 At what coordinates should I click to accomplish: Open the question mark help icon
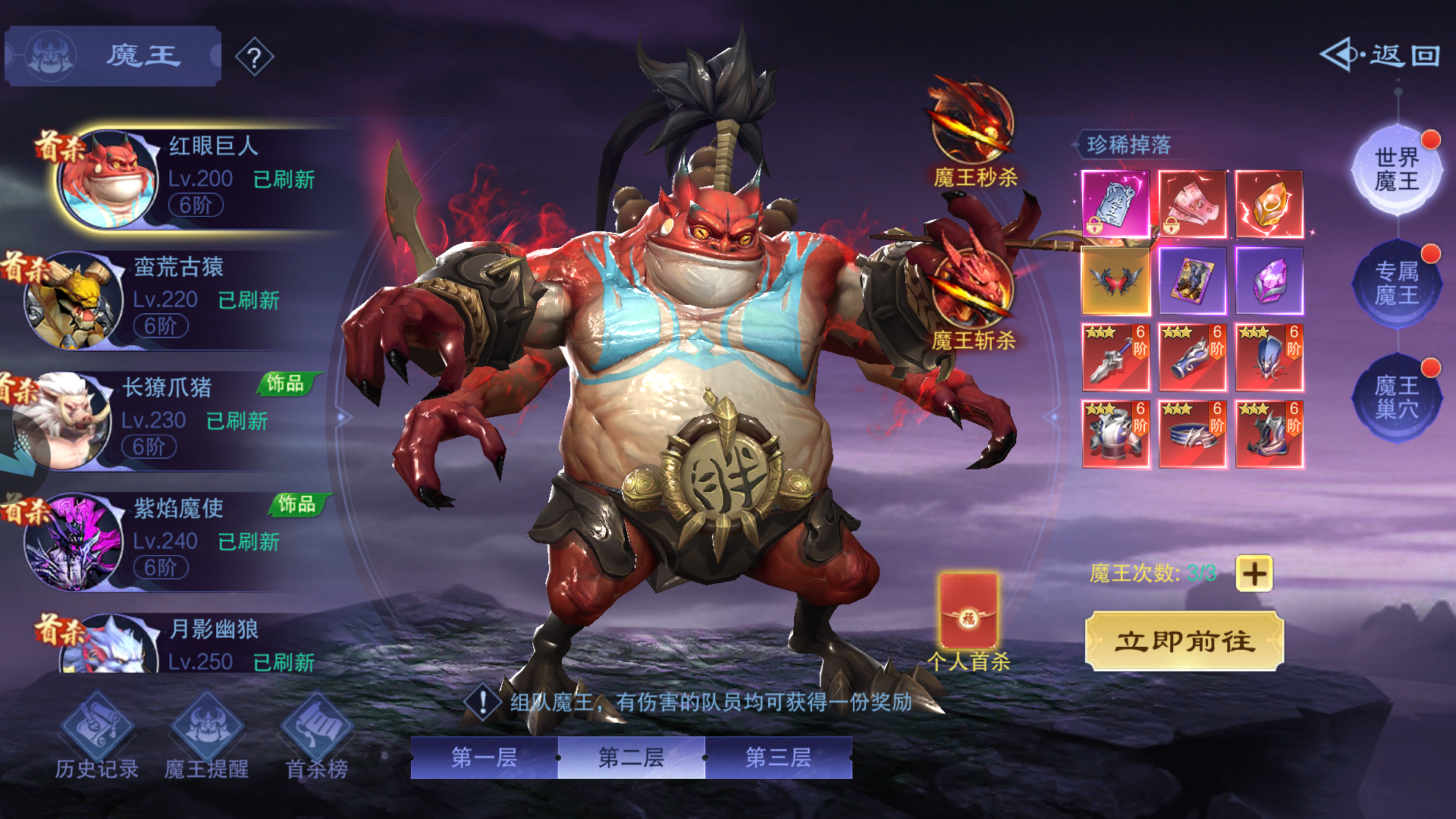(255, 57)
